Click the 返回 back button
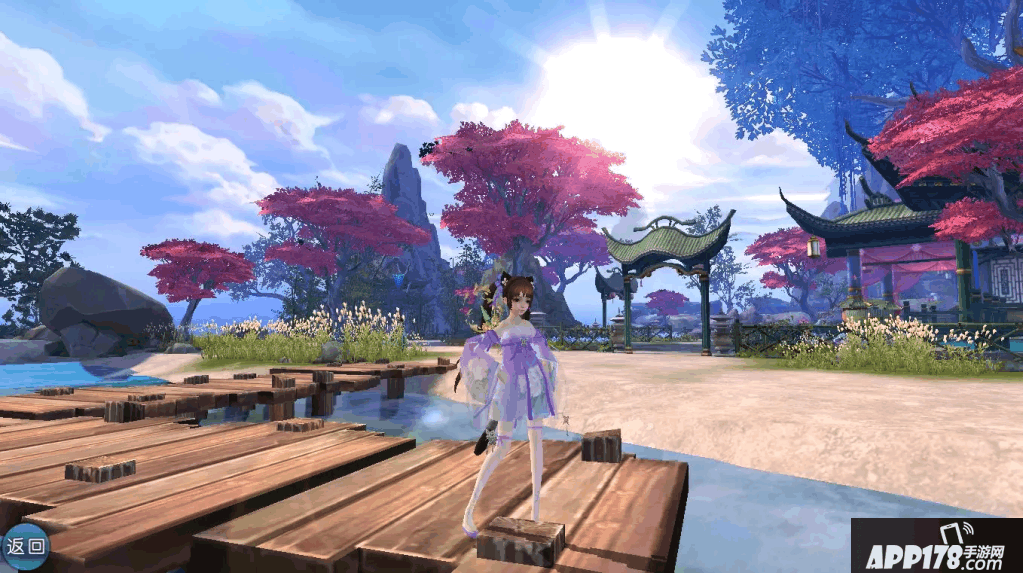Viewport: 1023px width, 573px height. 24,546
